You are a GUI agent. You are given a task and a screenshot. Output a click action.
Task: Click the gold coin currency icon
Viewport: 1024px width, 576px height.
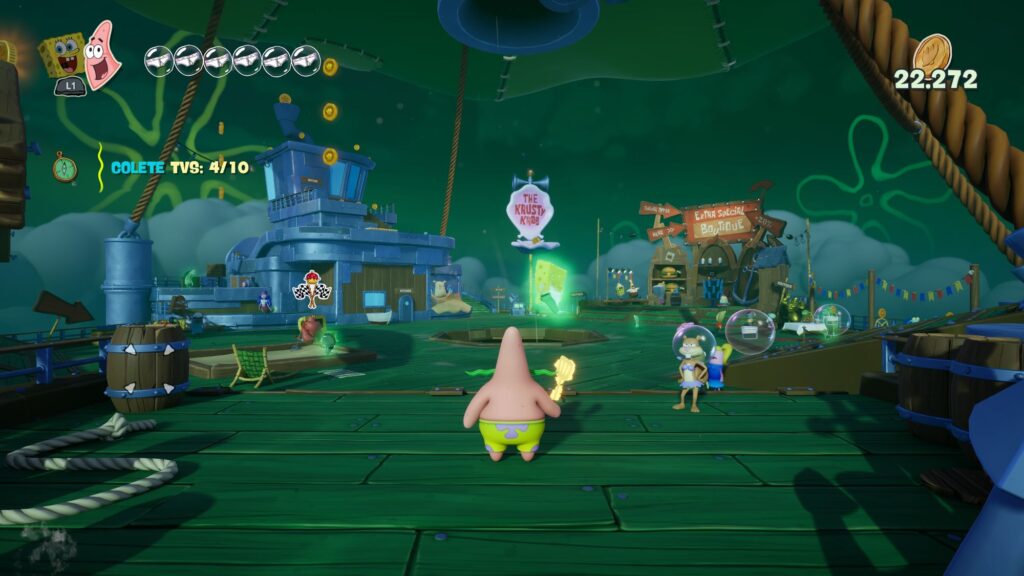[932, 52]
